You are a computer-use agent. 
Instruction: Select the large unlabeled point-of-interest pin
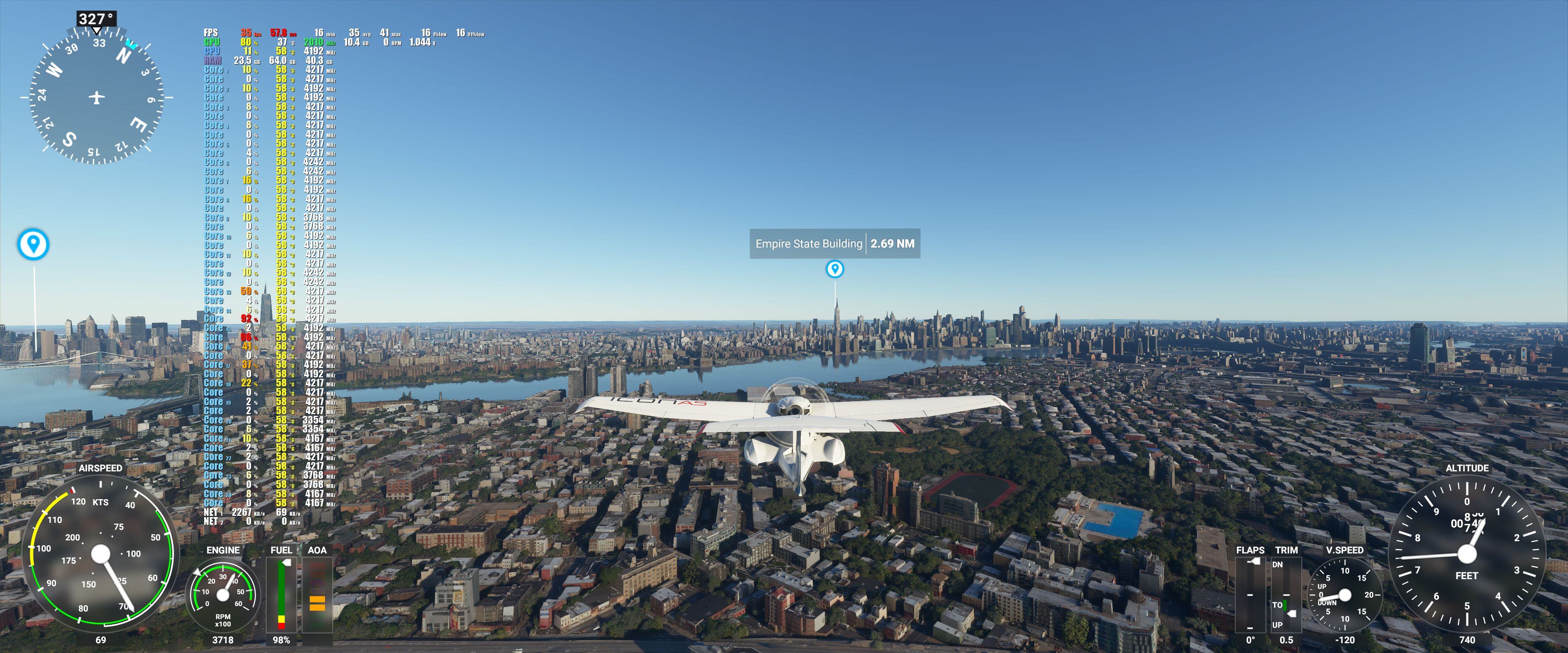point(33,244)
